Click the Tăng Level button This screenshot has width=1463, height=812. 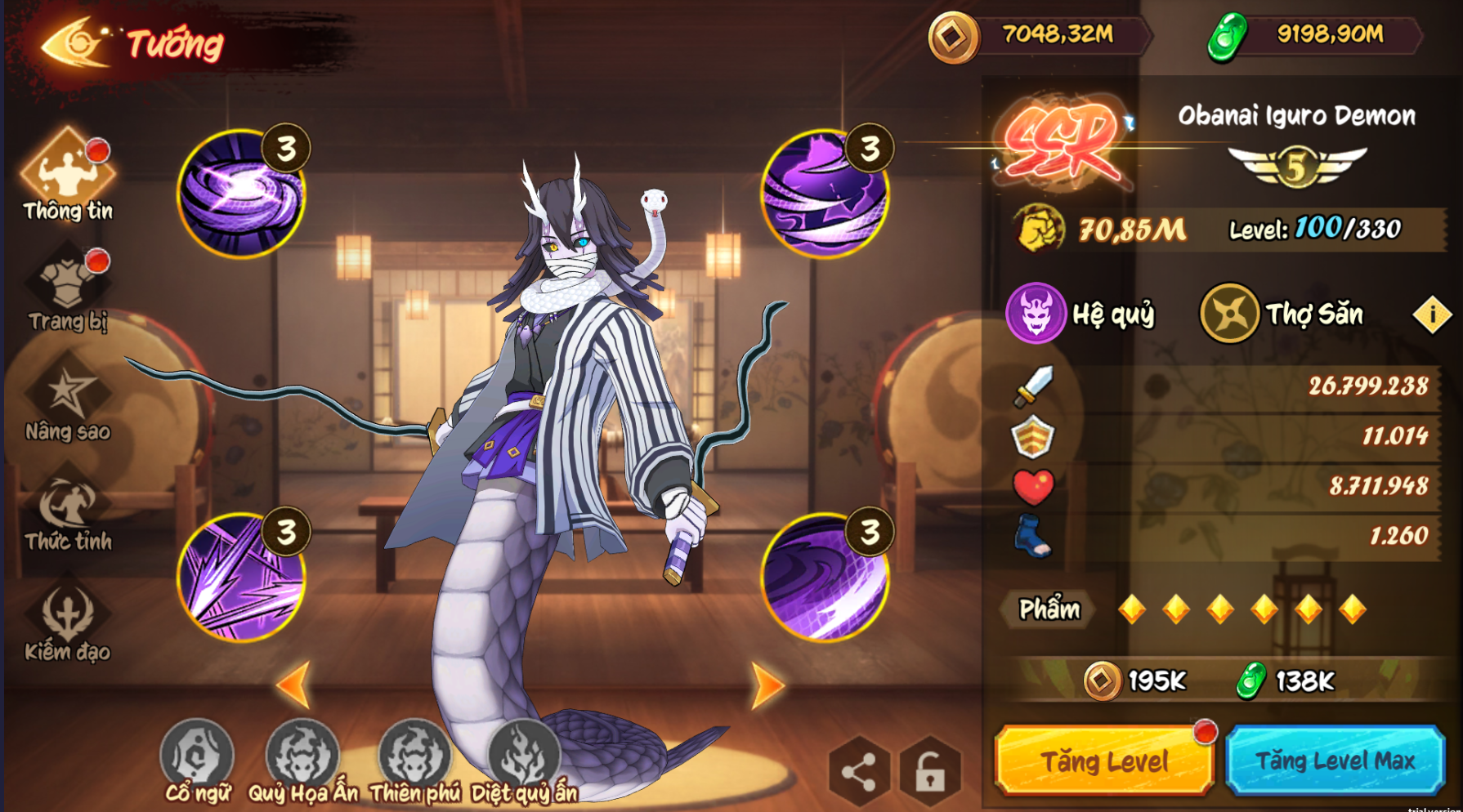tap(1103, 761)
